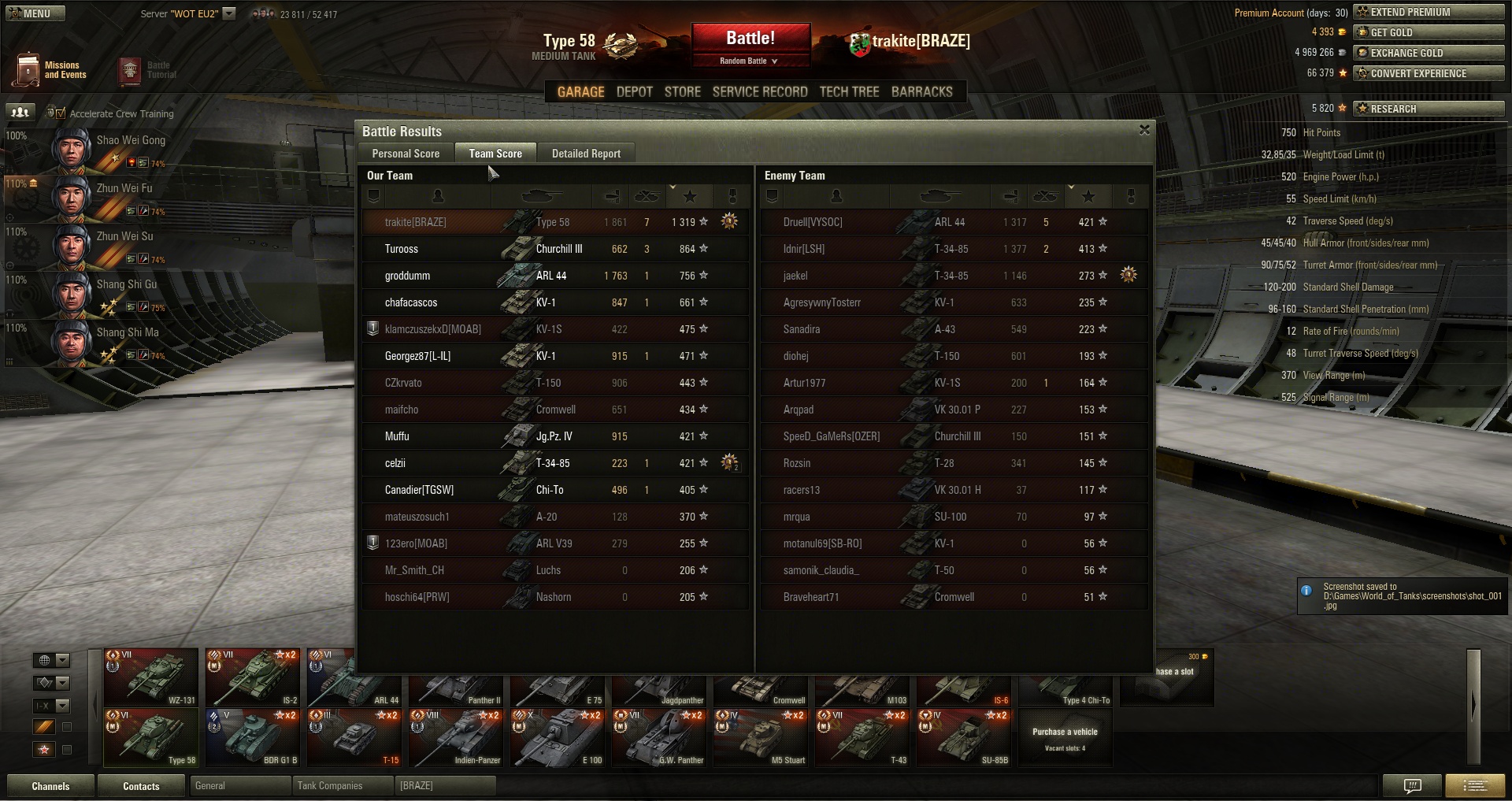Switch to the Personal Score tab
Image resolution: width=1512 pixels, height=801 pixels.
click(x=406, y=154)
